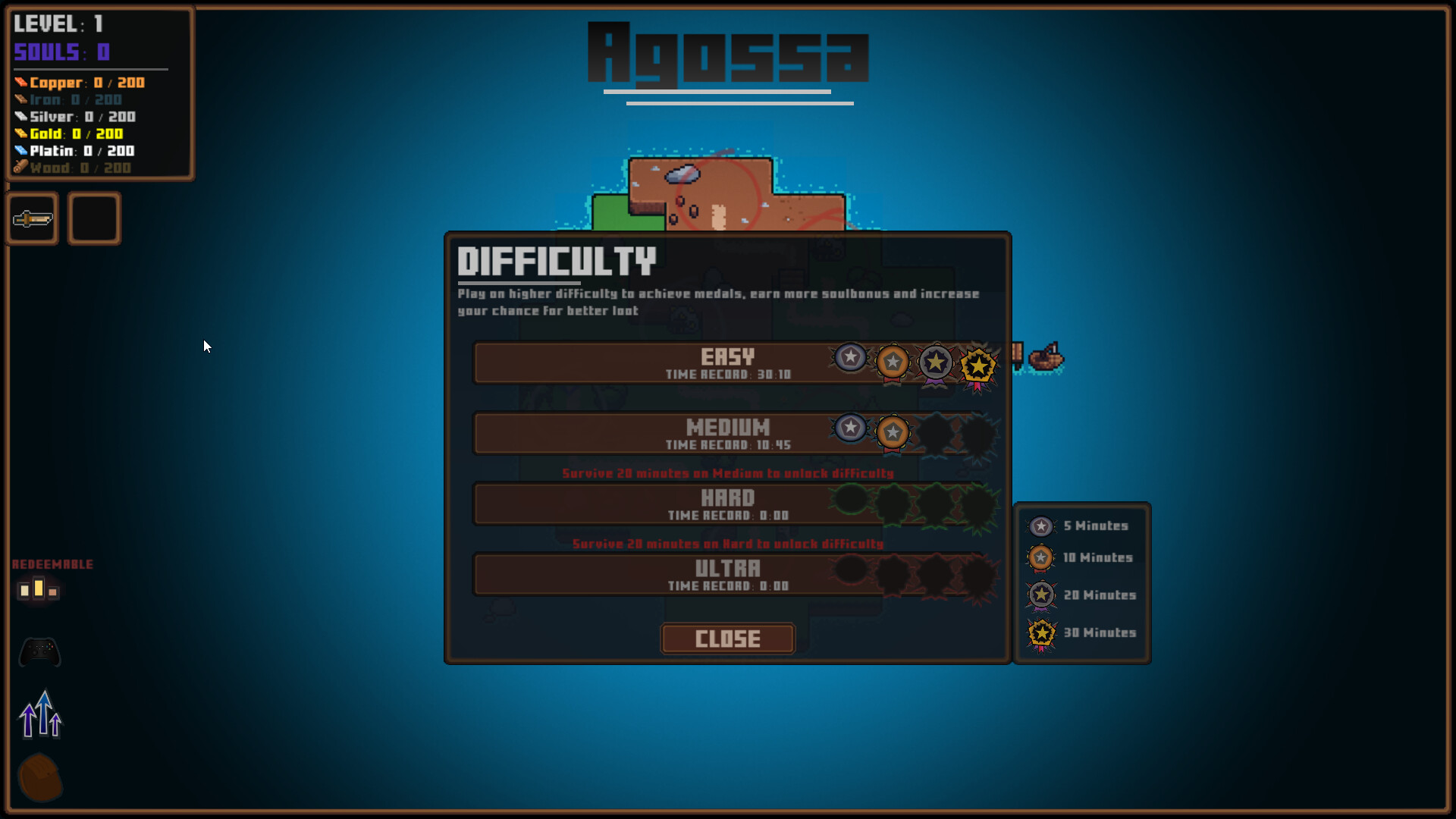Click the 5 Minutes silver medal on Medium
The image size is (1456, 819).
point(851,427)
